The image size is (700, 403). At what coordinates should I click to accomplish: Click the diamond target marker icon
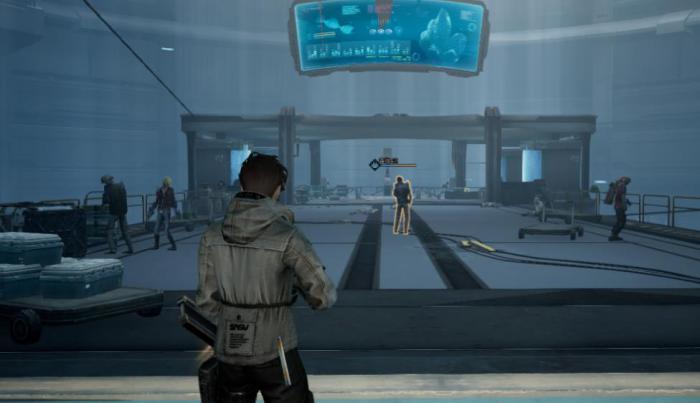tap(374, 164)
